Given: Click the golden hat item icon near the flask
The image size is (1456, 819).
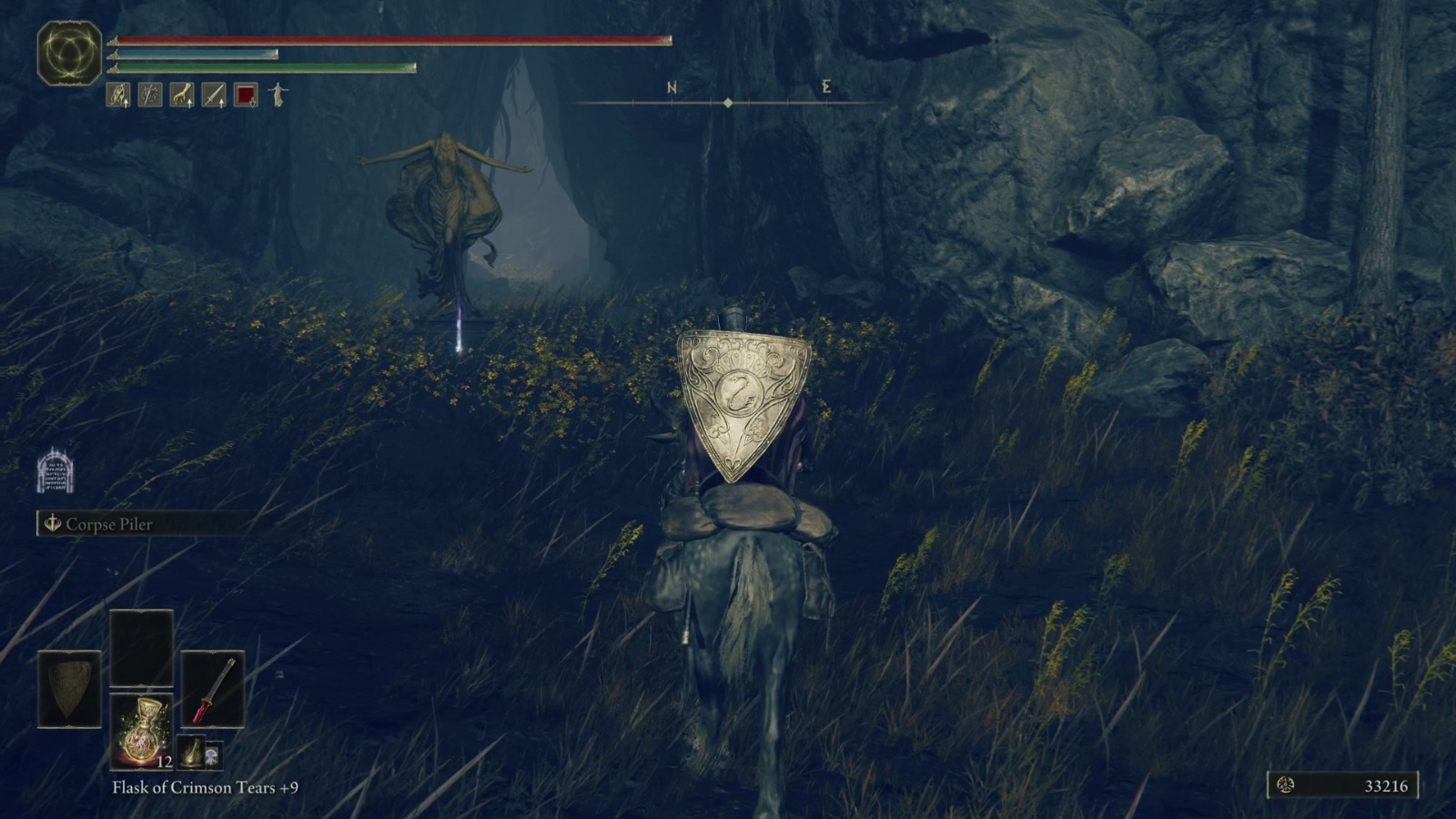Looking at the screenshot, I should (x=193, y=753).
